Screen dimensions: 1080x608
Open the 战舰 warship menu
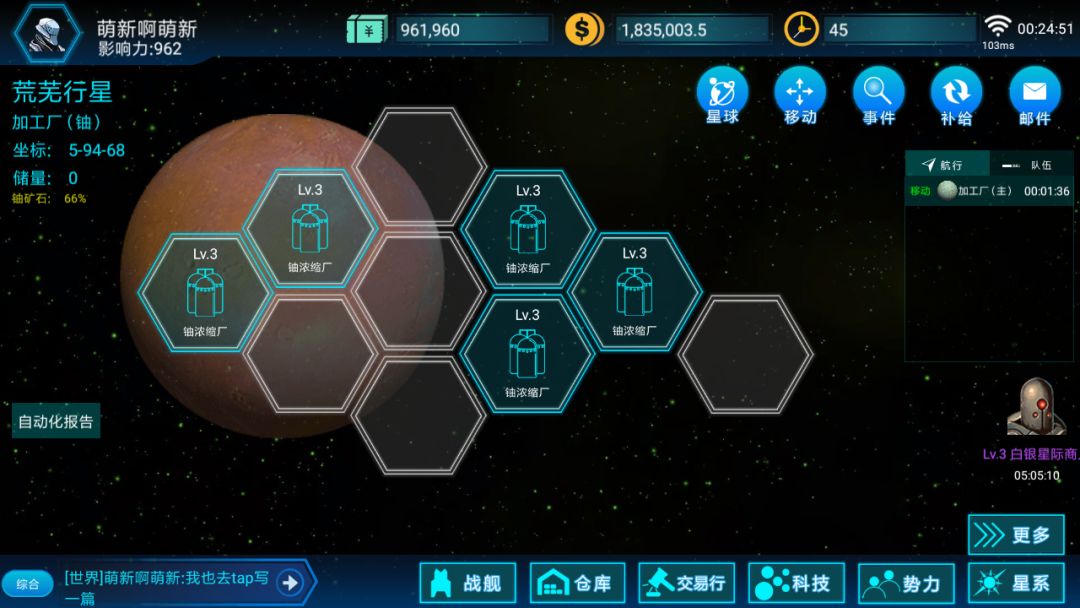coord(467,583)
